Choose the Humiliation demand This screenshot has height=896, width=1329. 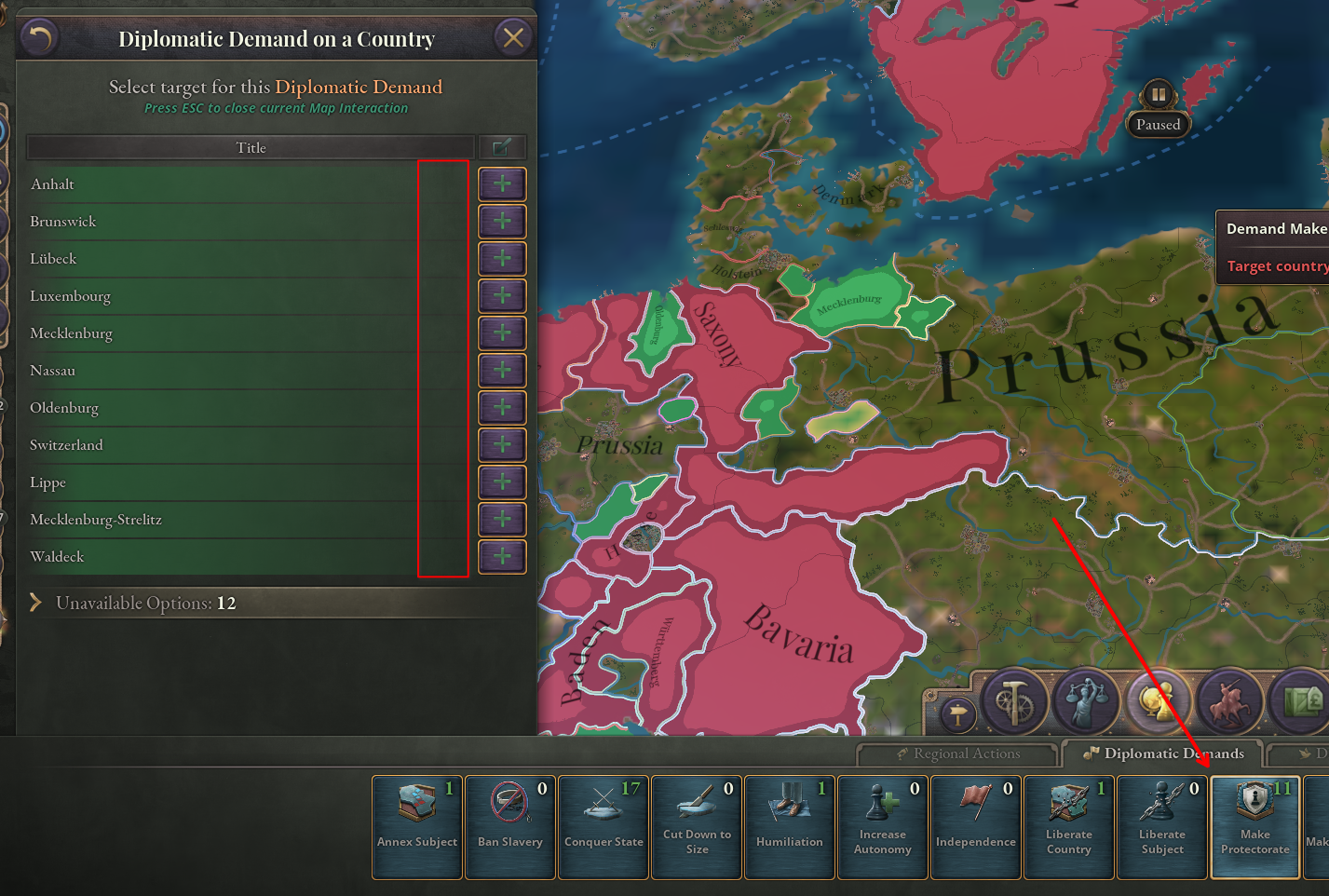[789, 825]
